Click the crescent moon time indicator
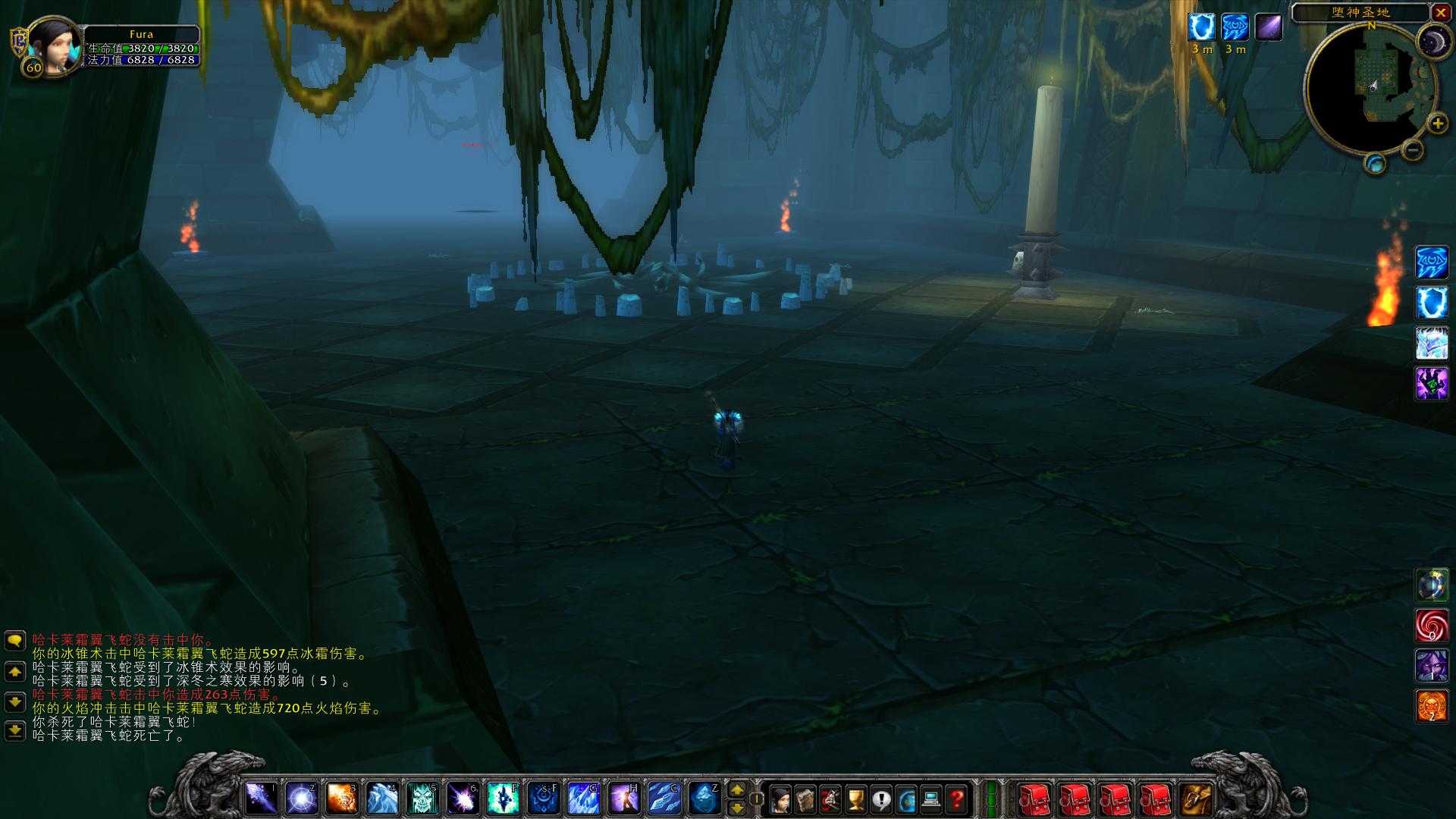 [x=1433, y=41]
